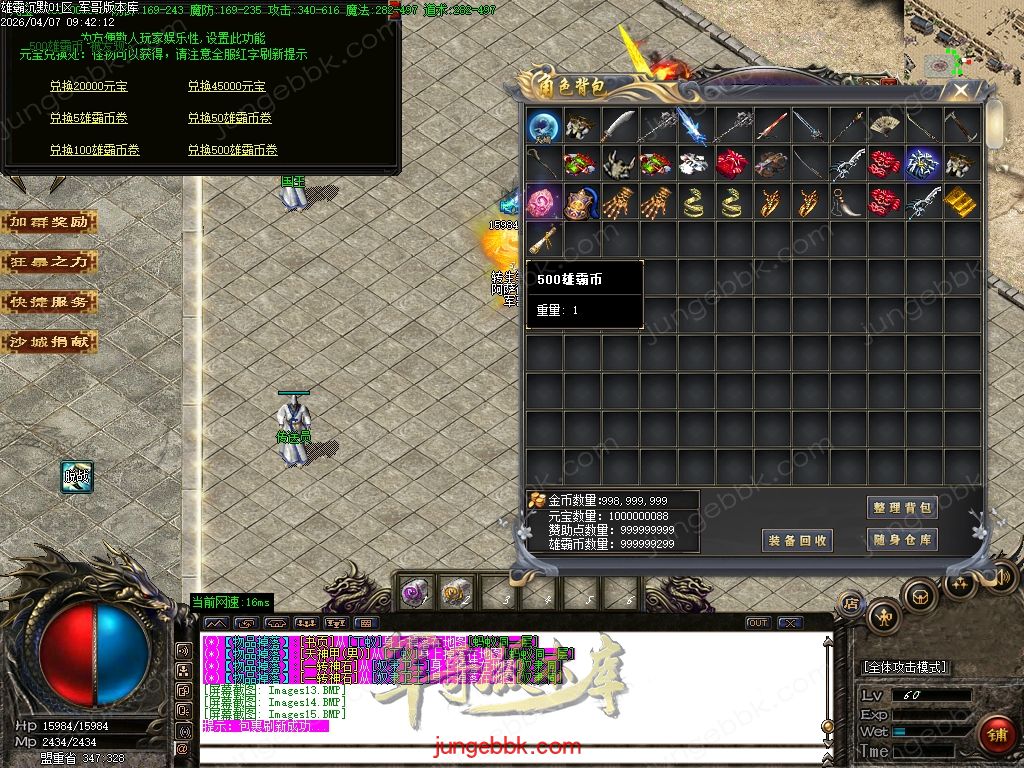1024x768 pixels.
Task: Click the 兑换500雄霸币卷 link
Action: pyautogui.click(x=232, y=150)
